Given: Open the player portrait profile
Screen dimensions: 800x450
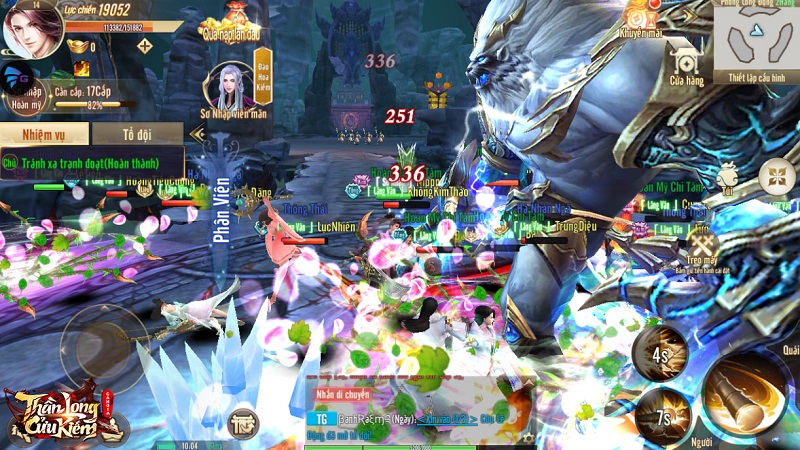Looking at the screenshot, I should [33, 32].
